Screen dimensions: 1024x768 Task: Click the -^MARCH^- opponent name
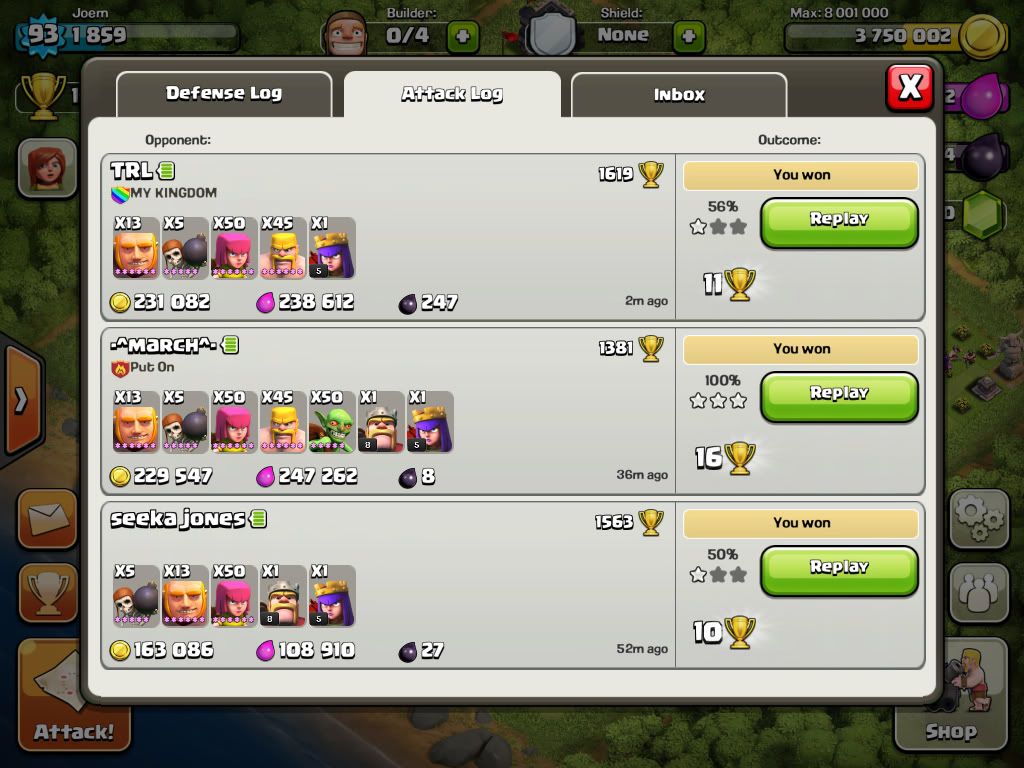pyautogui.click(x=163, y=345)
